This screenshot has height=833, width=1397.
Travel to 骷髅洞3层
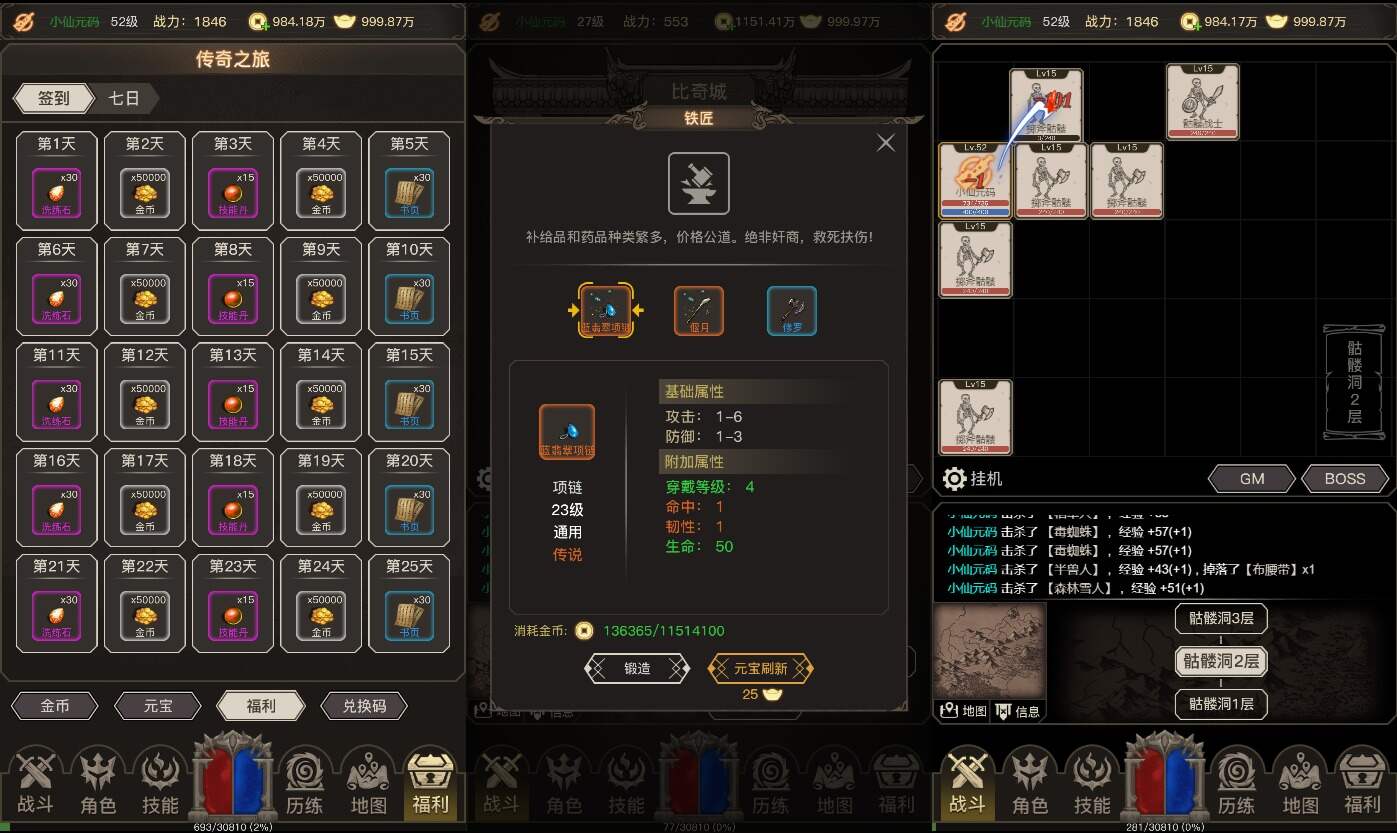[x=1221, y=618]
